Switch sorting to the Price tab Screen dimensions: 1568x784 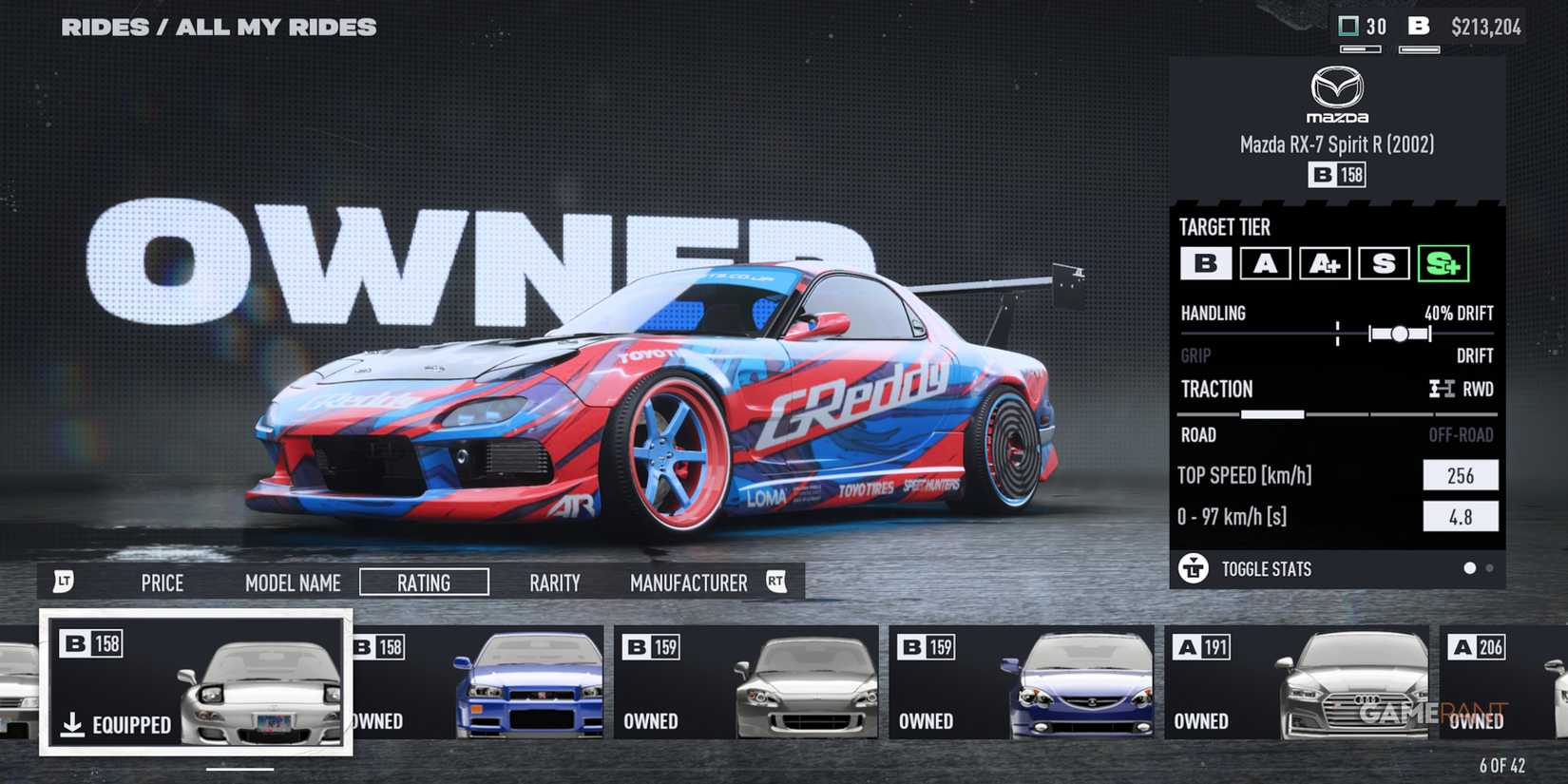[x=162, y=583]
